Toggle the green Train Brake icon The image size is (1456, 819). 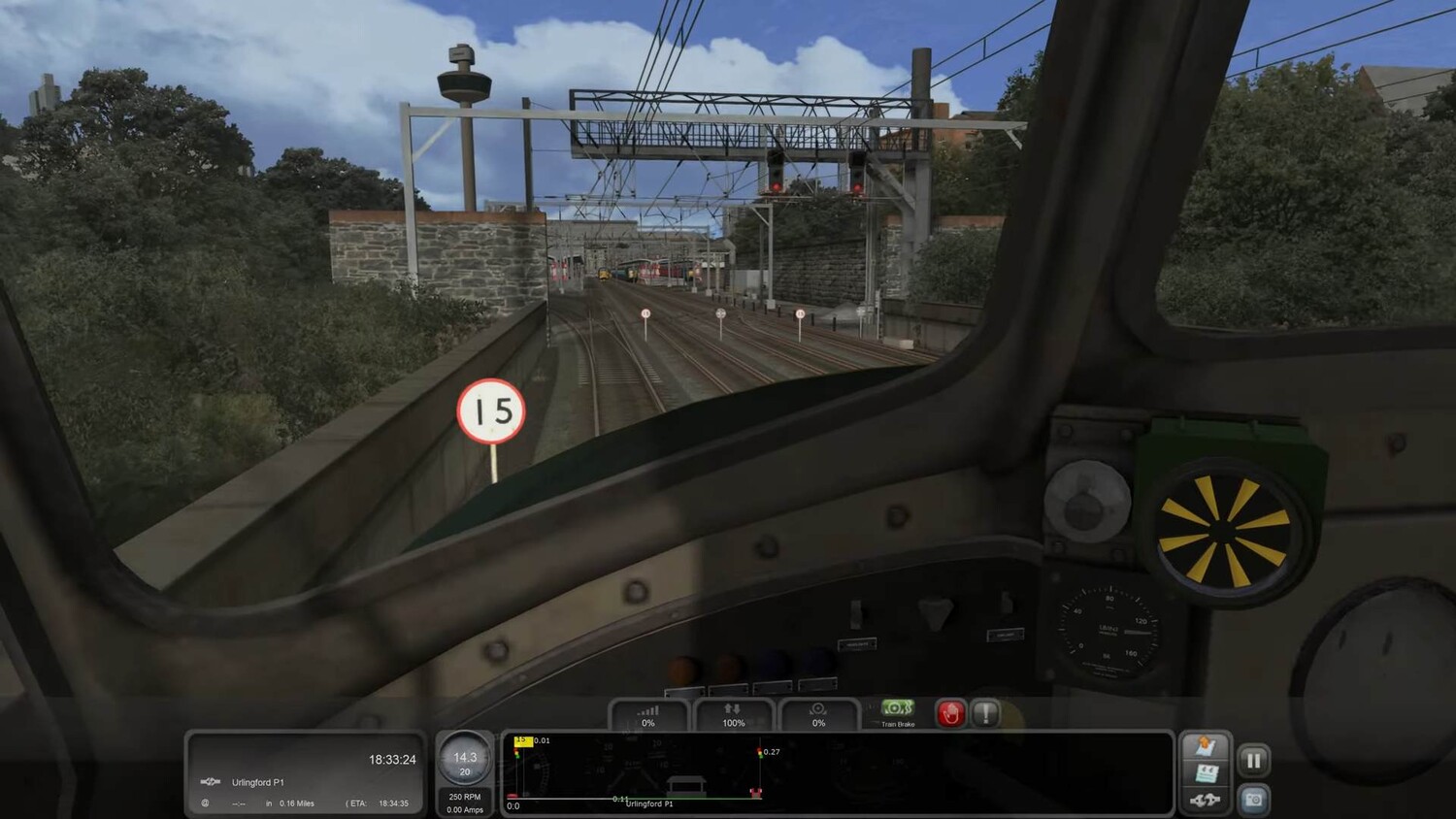897,709
